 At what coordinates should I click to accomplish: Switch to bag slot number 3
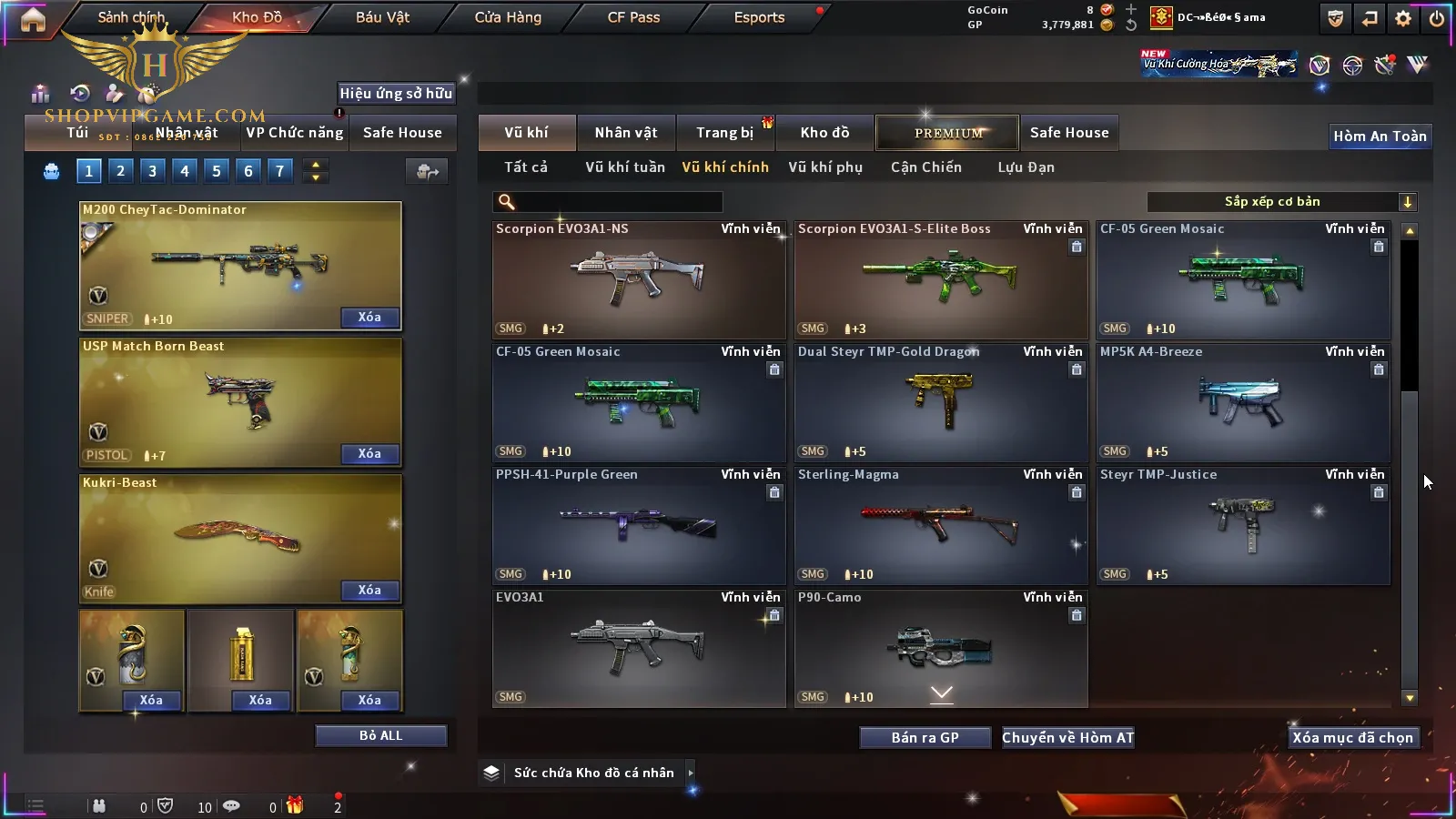click(152, 171)
